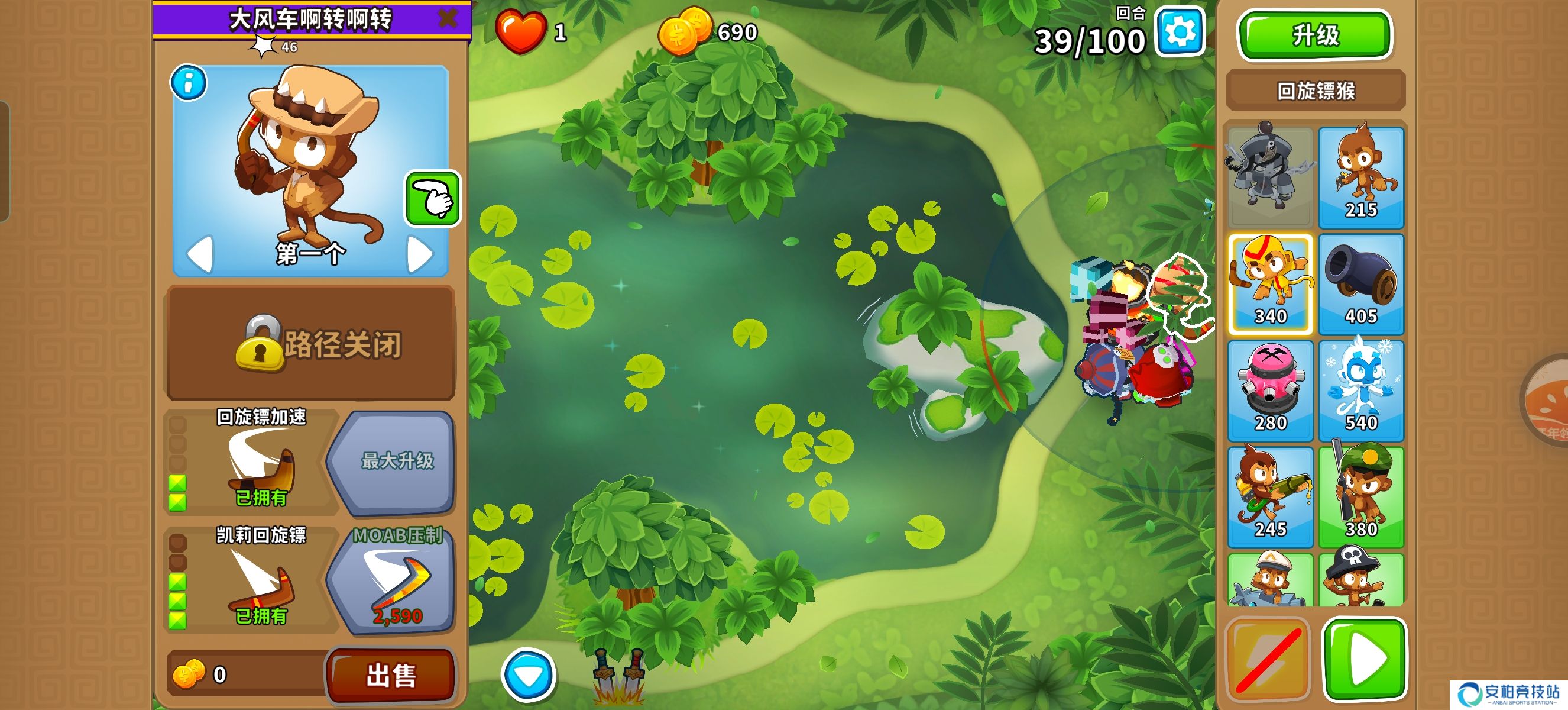
Task: Sell the tower with 出售 button
Action: click(x=391, y=674)
